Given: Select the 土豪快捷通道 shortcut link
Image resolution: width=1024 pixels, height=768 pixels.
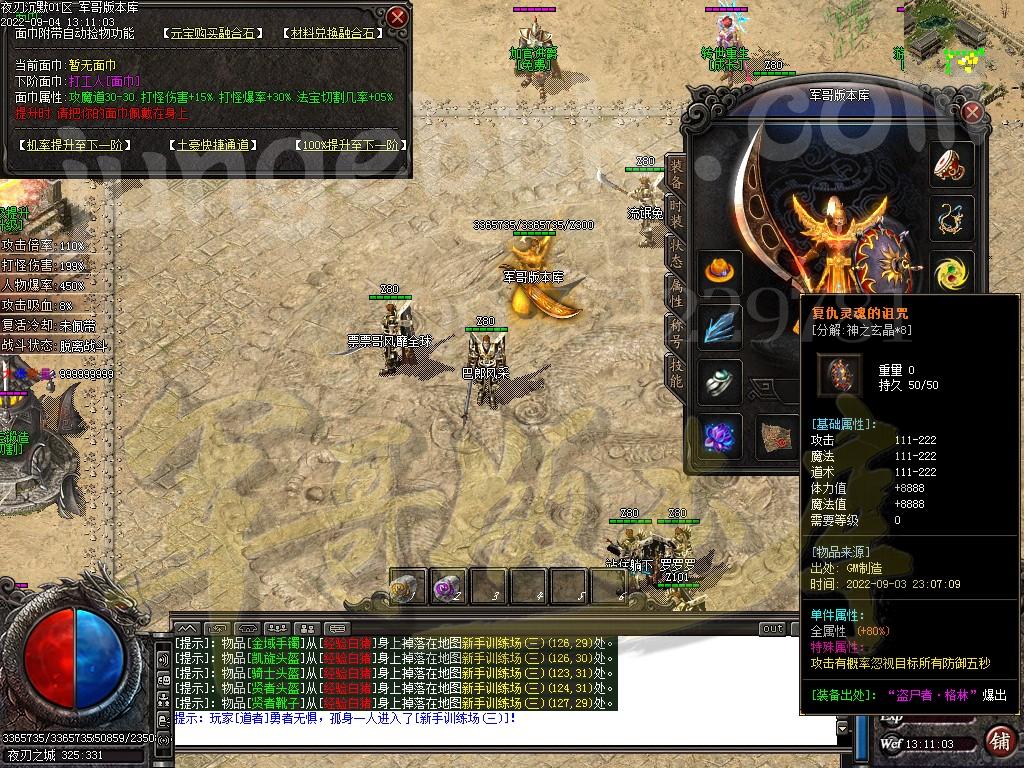Looking at the screenshot, I should [211, 145].
